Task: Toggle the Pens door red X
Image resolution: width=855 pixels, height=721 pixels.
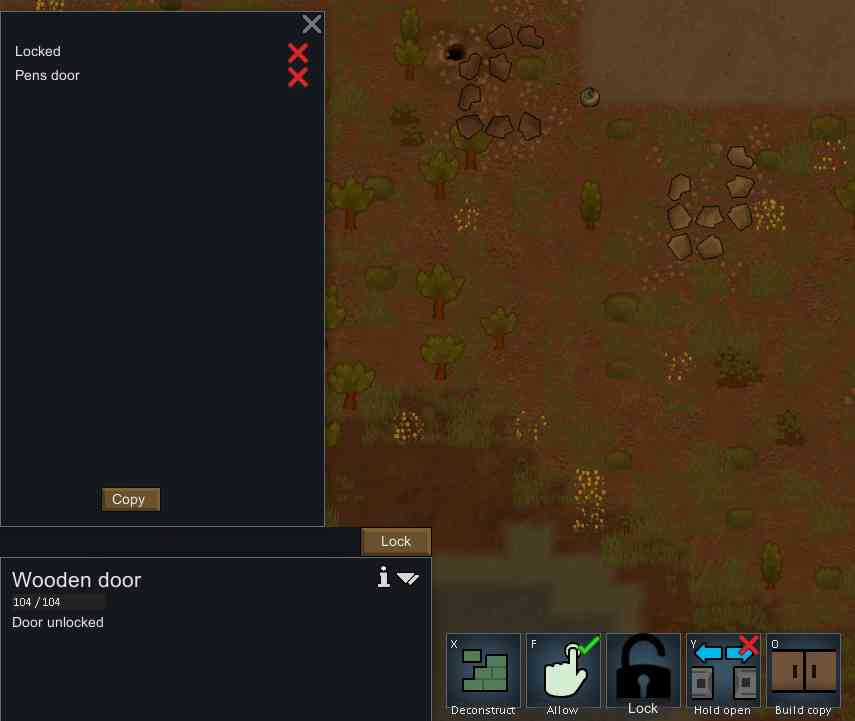Action: 298,77
